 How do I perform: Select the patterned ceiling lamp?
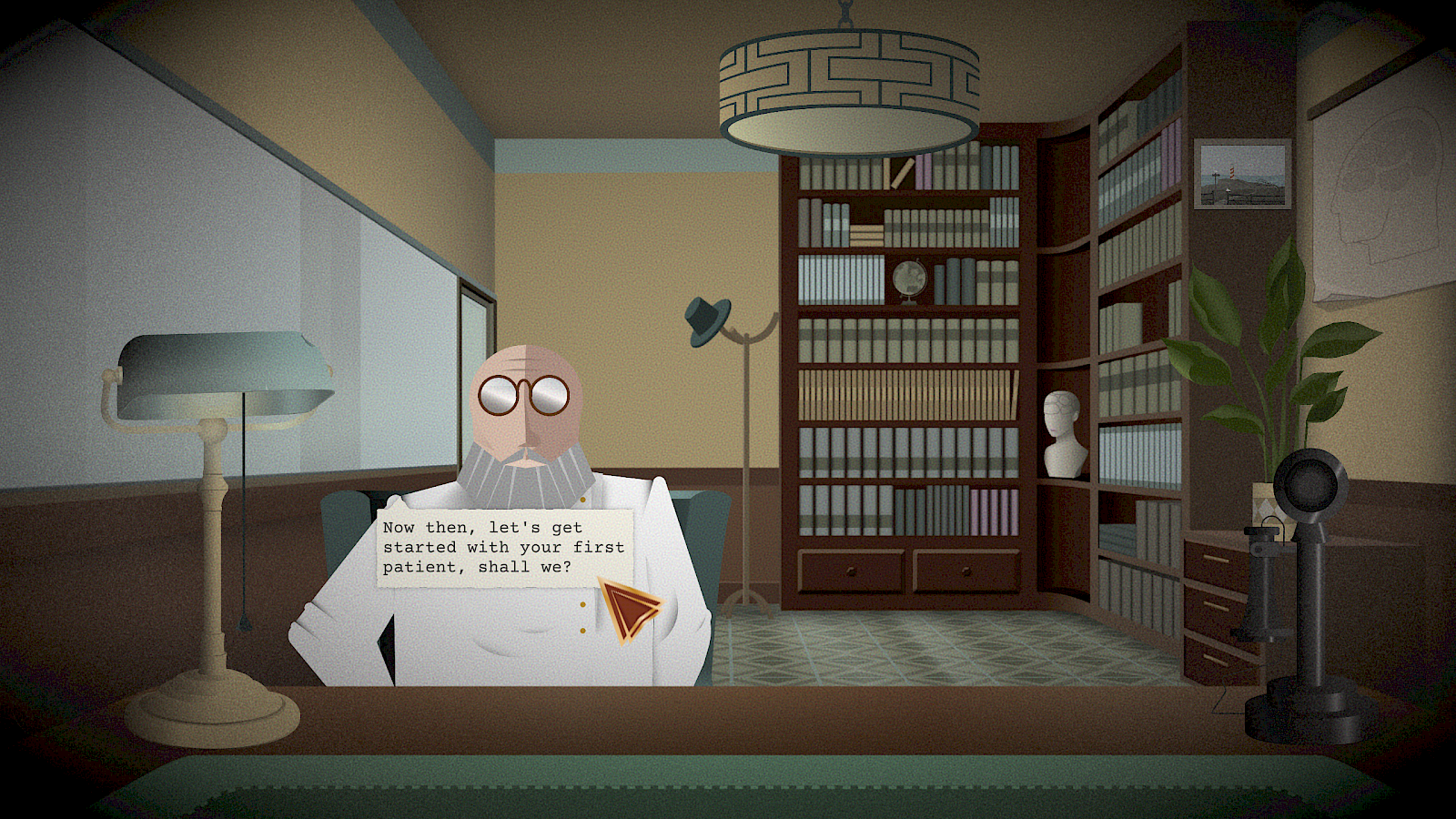coord(849,77)
